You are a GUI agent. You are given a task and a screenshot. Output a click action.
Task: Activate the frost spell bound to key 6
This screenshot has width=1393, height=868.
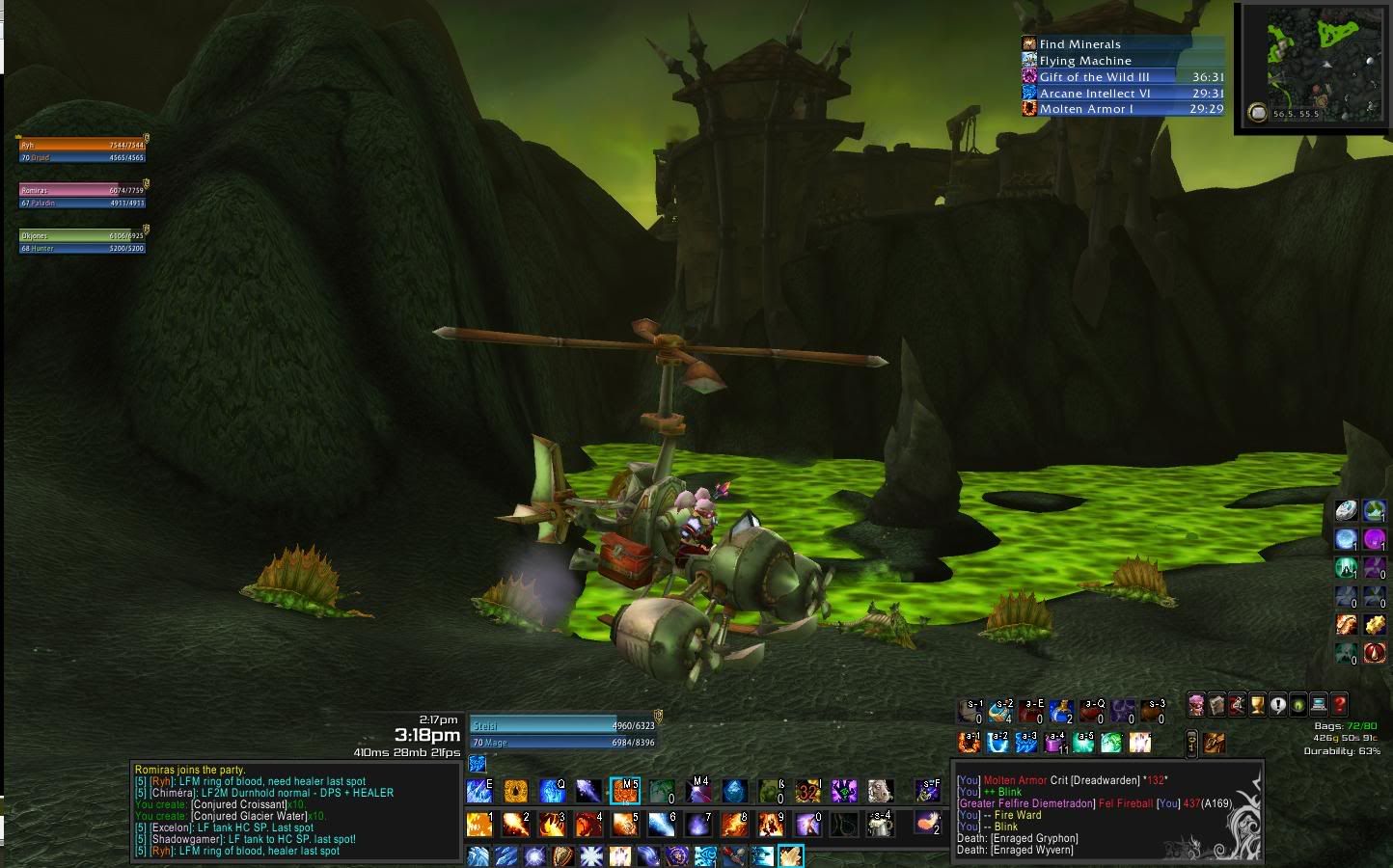tap(662, 824)
